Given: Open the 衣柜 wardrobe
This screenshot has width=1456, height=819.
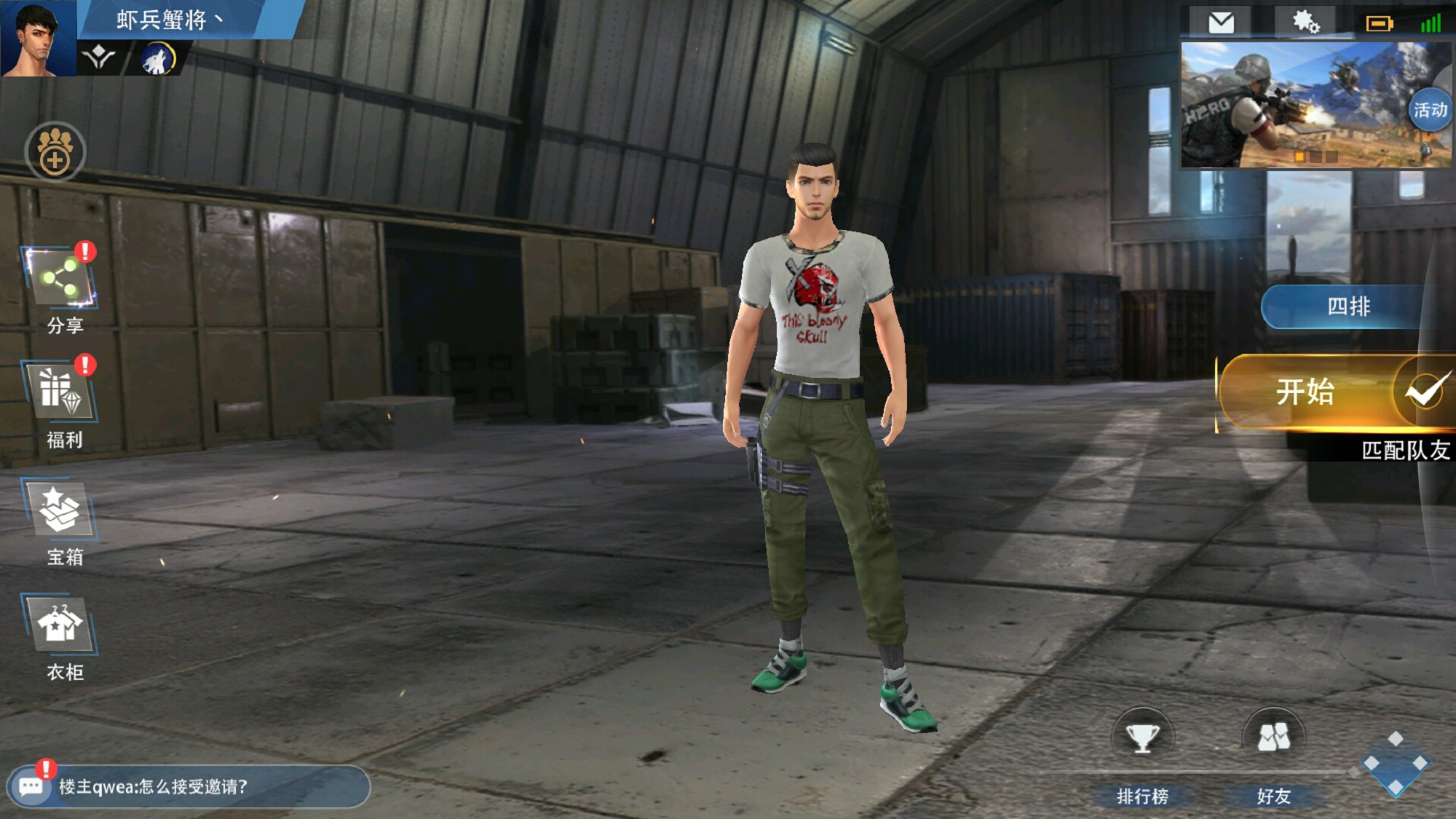Looking at the screenshot, I should [x=62, y=625].
